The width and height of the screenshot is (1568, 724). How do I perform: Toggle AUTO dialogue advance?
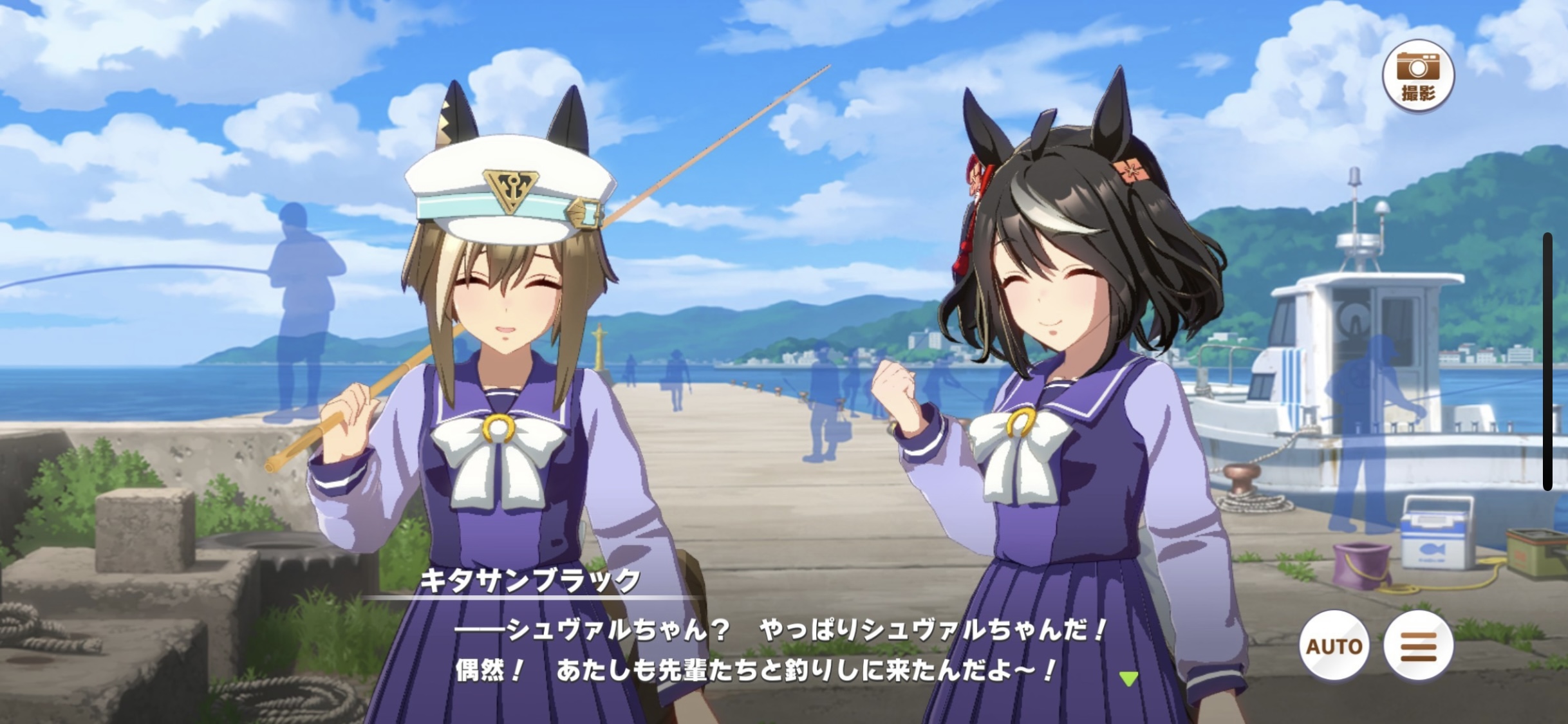point(1334,645)
